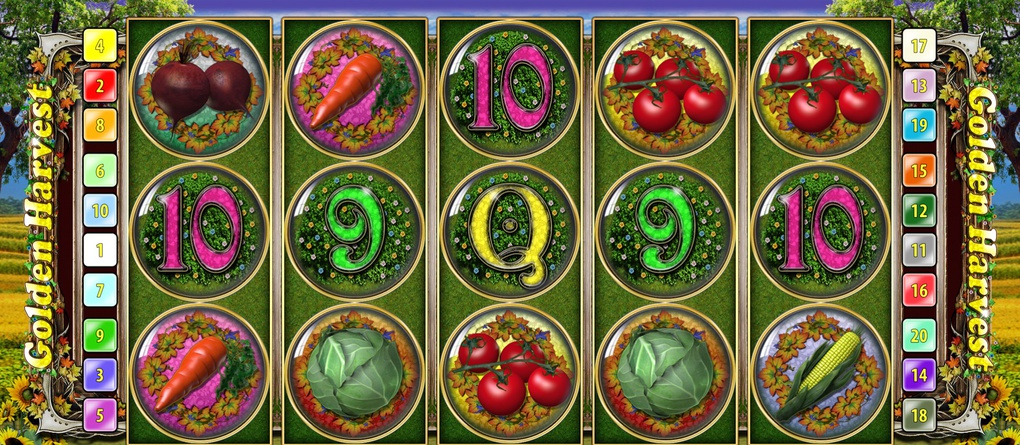Choose the orange payline 15 marker
The image size is (1020, 445).
919,169
